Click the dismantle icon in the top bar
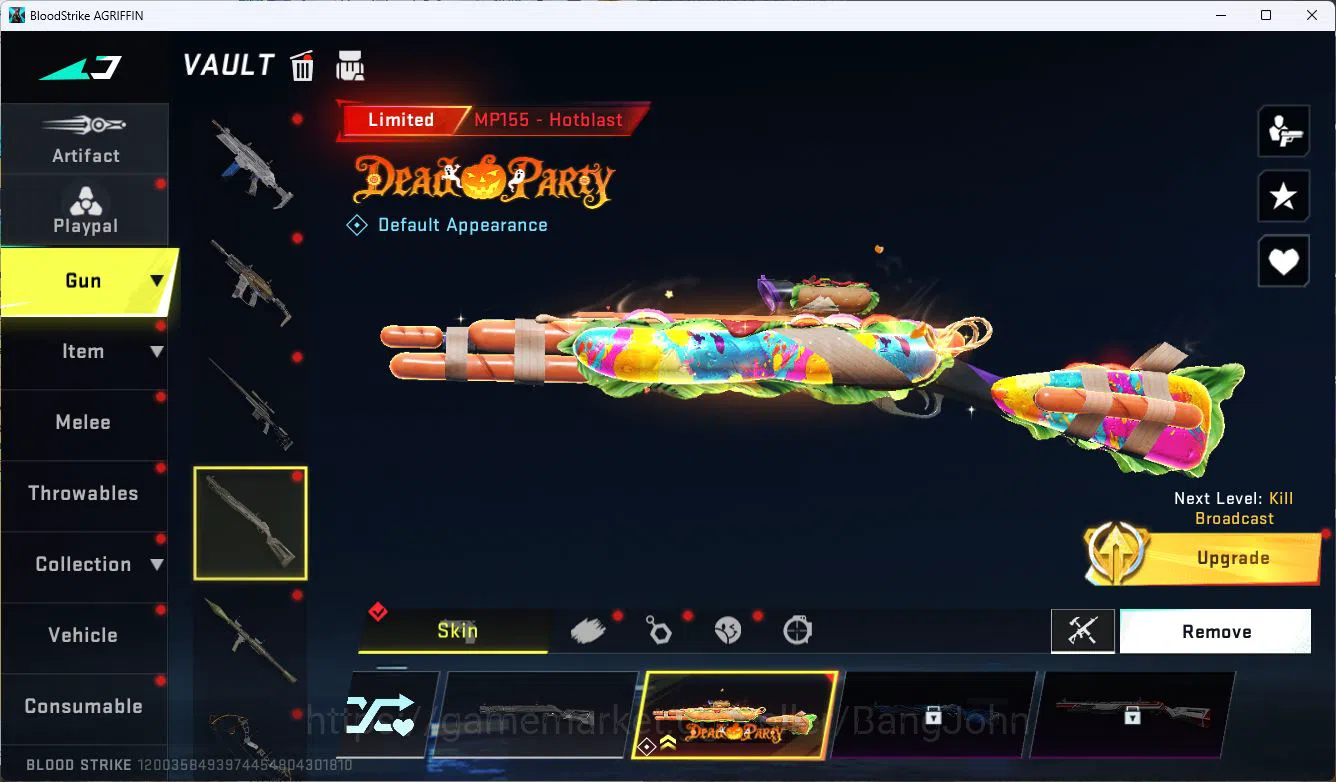The height and width of the screenshot is (782, 1336). coord(350,65)
